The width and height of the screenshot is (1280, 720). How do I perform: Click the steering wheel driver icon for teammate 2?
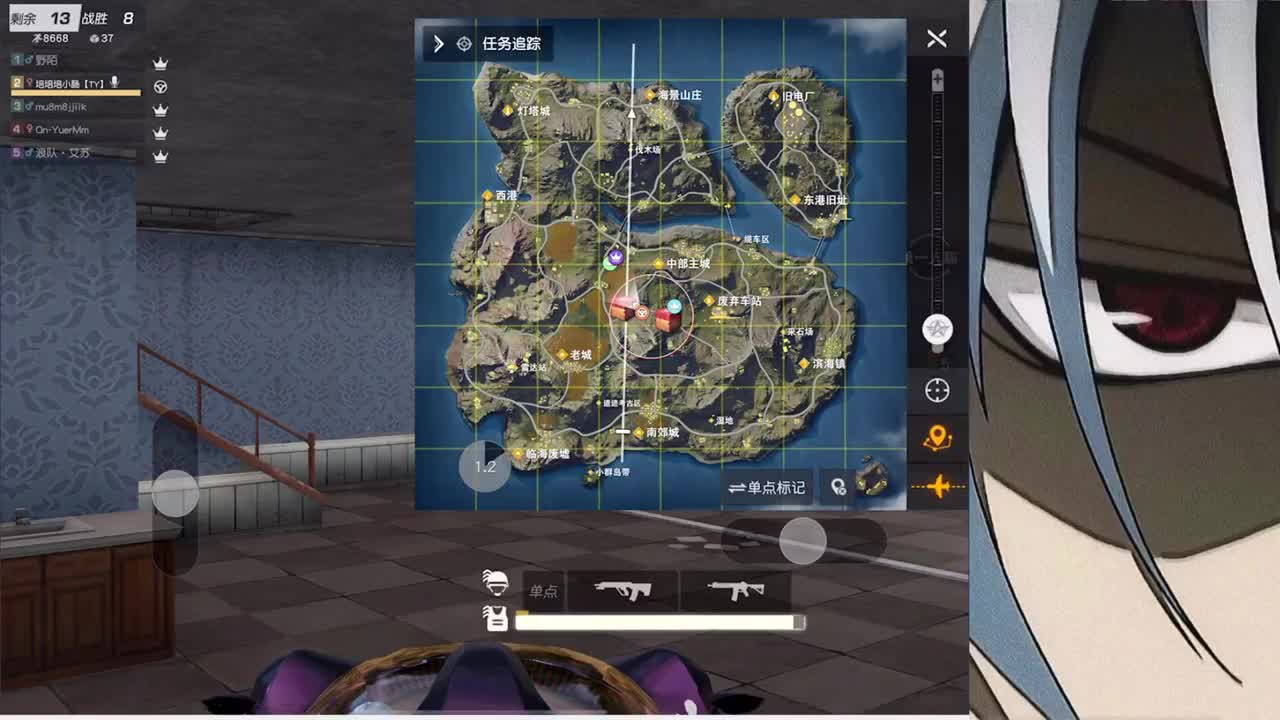click(160, 87)
